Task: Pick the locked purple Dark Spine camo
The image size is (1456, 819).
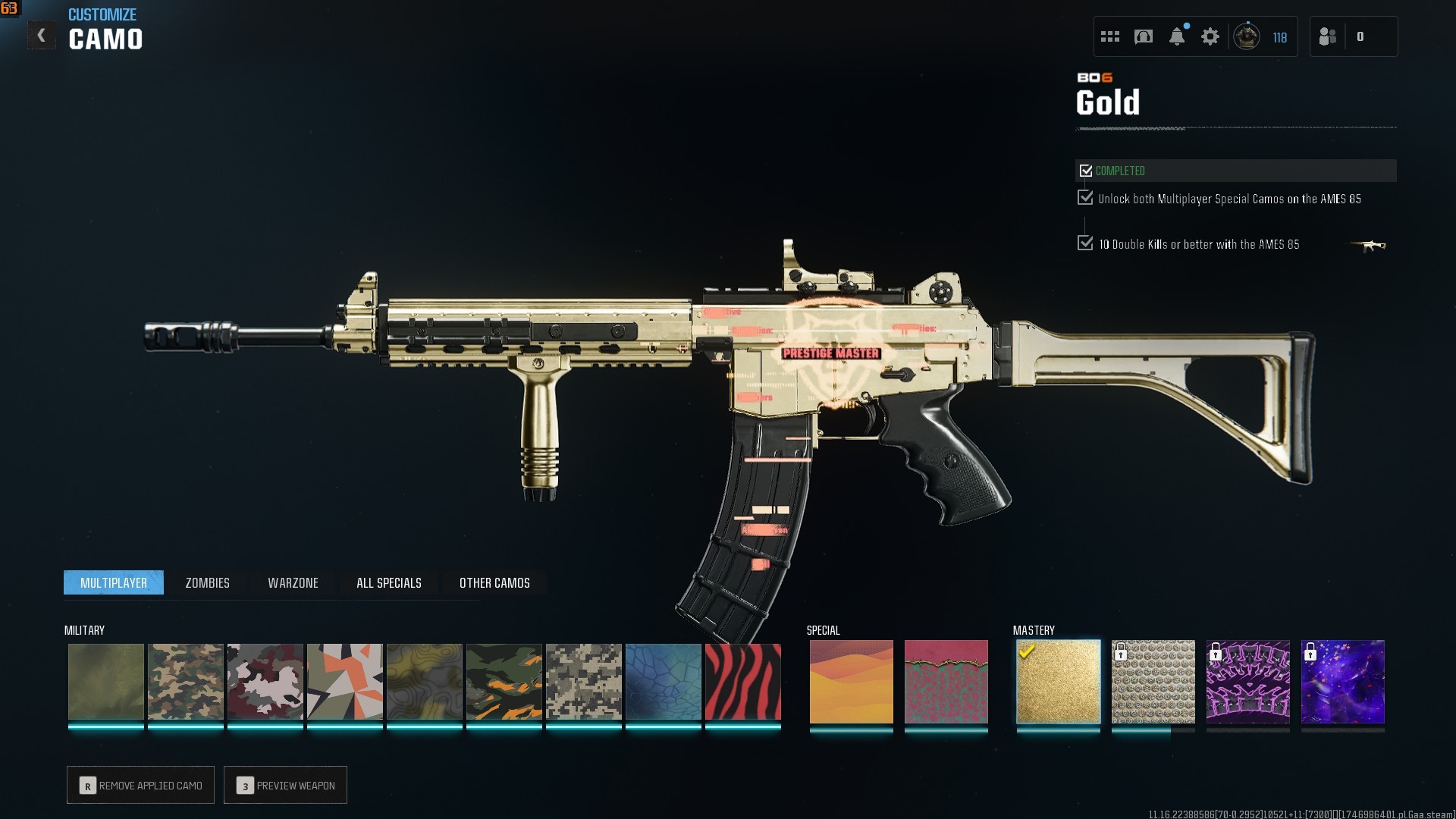Action: [1247, 682]
